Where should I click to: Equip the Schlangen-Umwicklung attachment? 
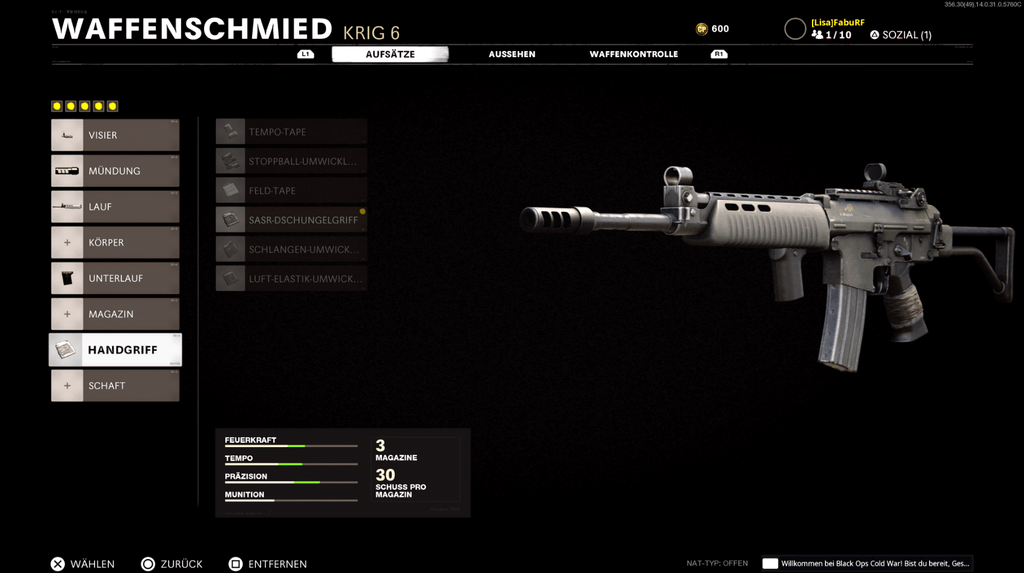[291, 249]
